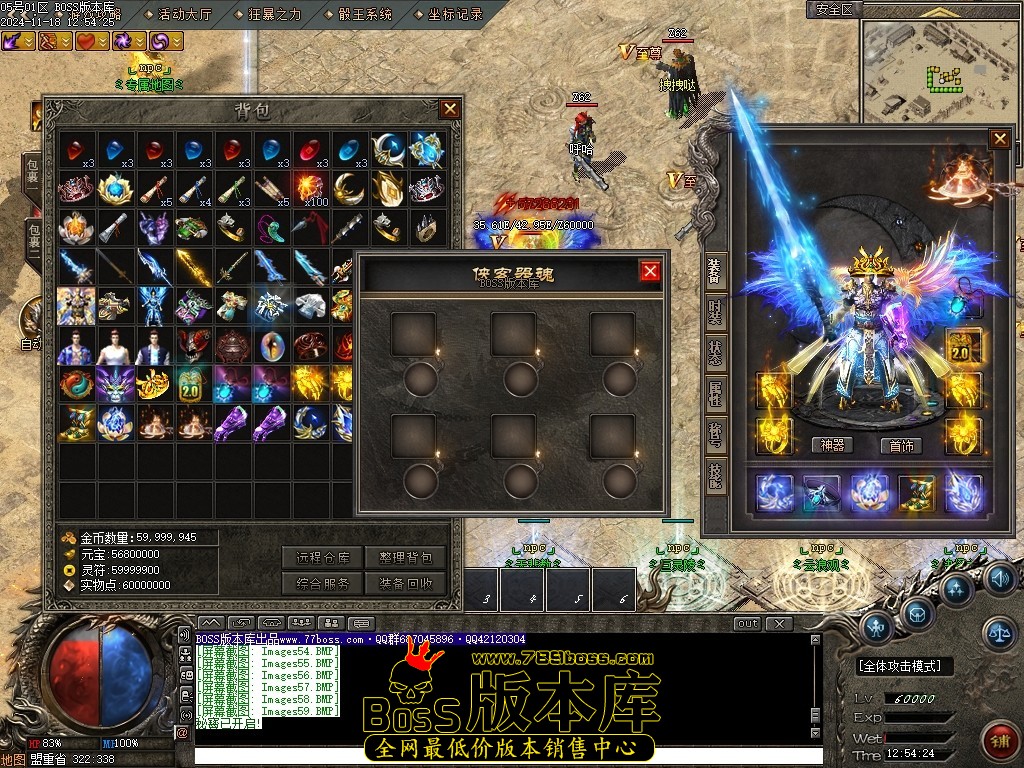The width and height of the screenshot is (1024, 768).
Task: Sort the bag with 整理背包
Action: click(x=406, y=558)
